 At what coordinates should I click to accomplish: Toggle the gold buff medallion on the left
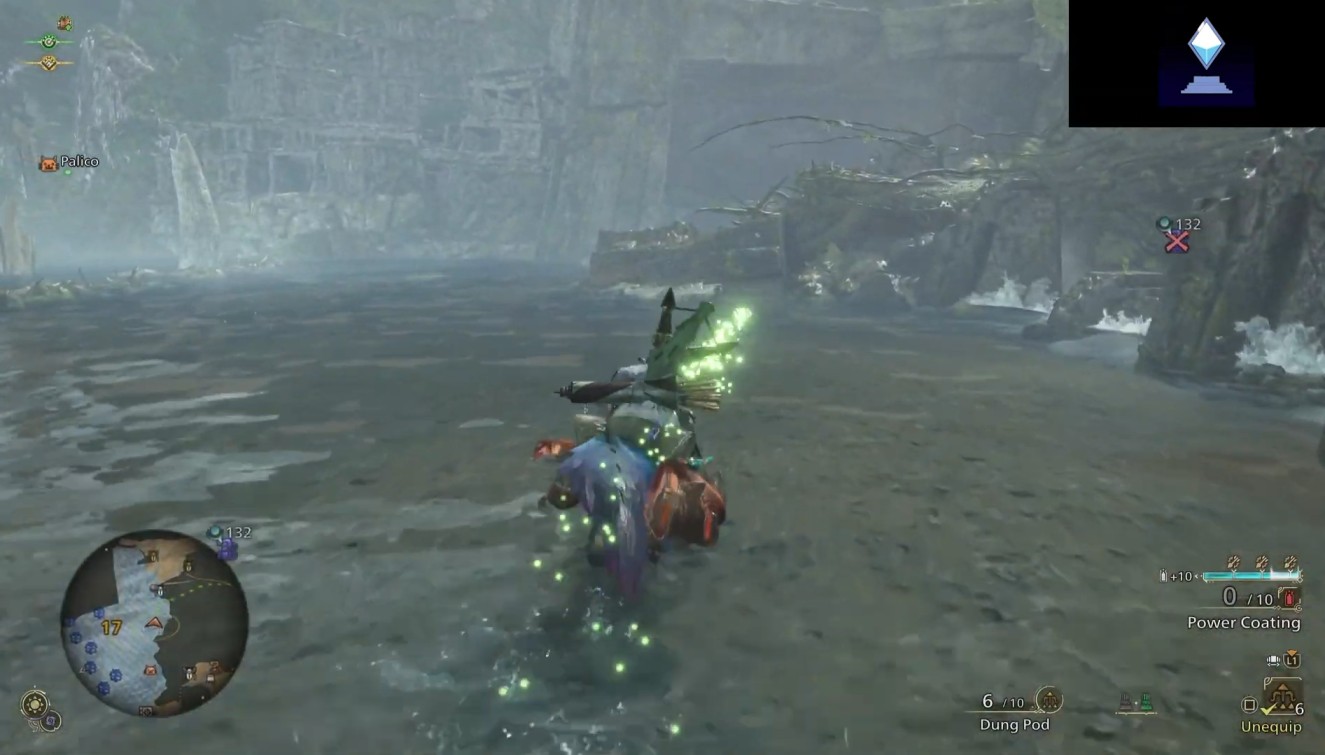pos(48,63)
